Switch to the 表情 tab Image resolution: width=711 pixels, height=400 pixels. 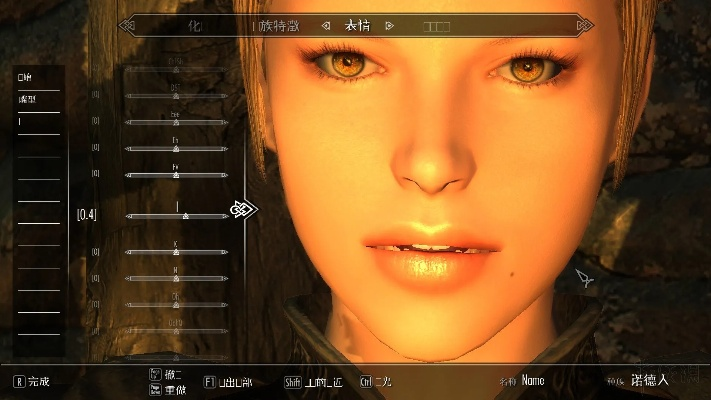tap(357, 25)
